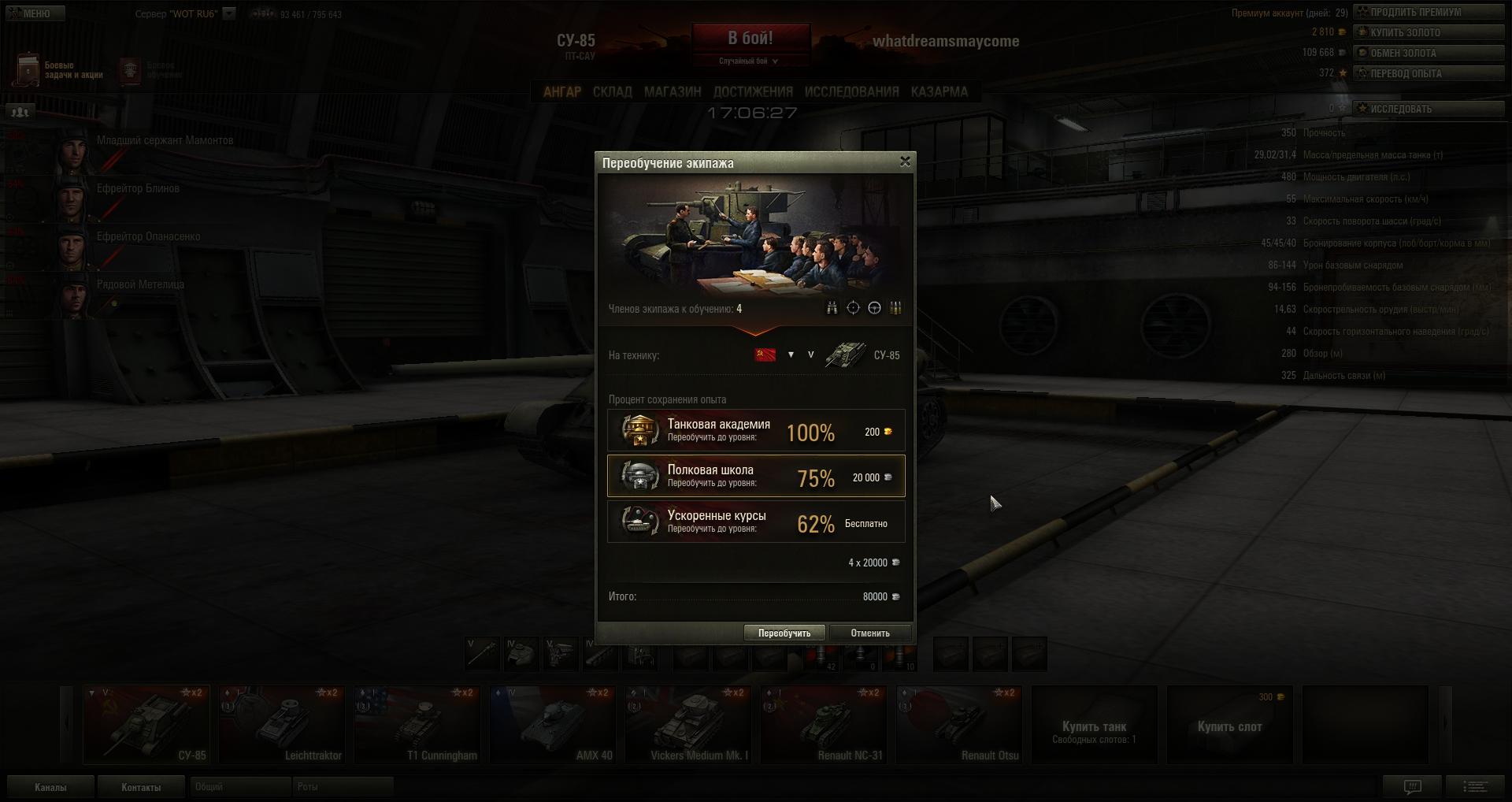The image size is (1512, 802).
Task: Click the КУПИТЬ ЗОЛОТО button
Action: (1429, 32)
